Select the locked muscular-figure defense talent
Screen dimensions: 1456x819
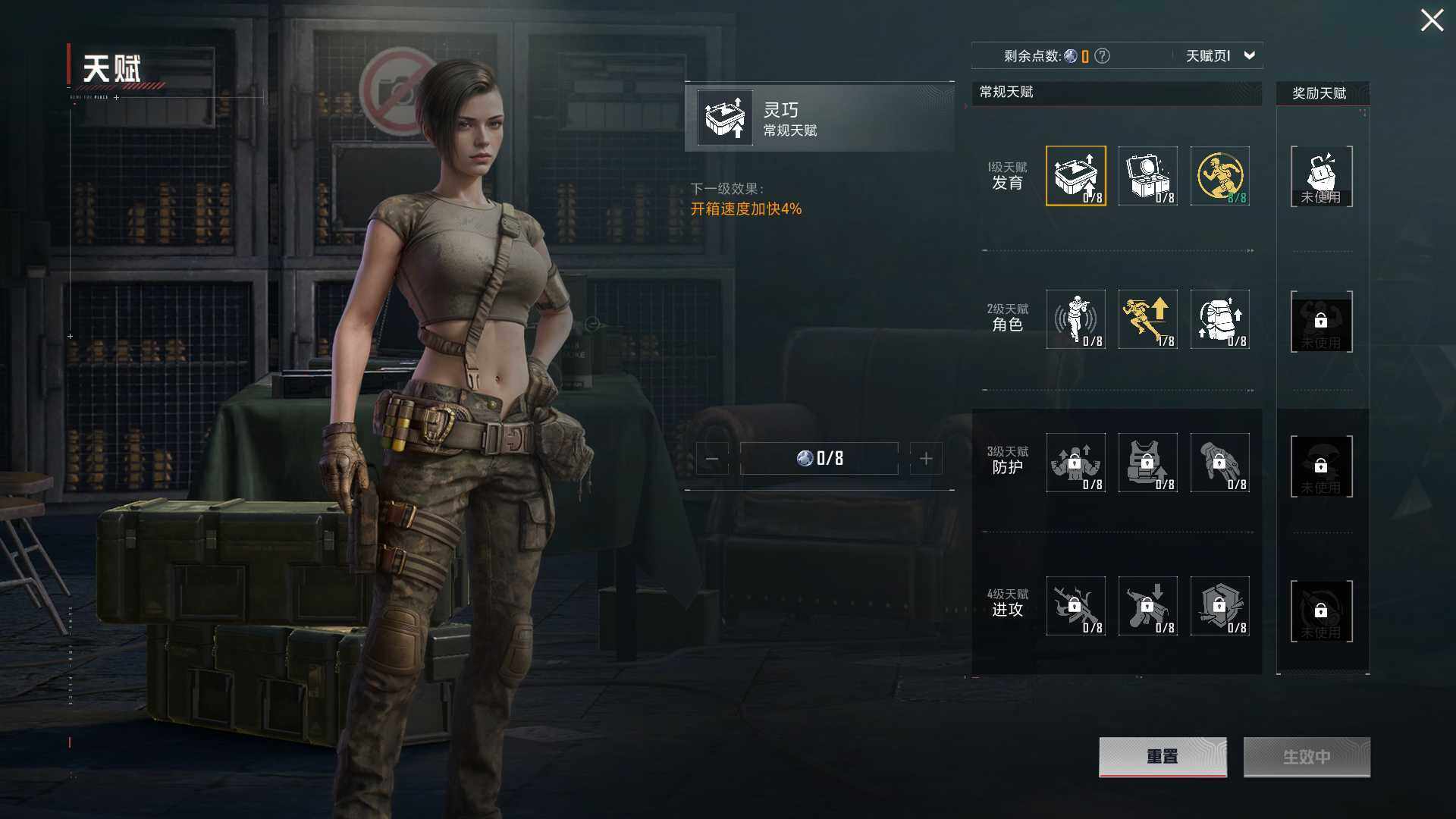pyautogui.click(x=1075, y=463)
